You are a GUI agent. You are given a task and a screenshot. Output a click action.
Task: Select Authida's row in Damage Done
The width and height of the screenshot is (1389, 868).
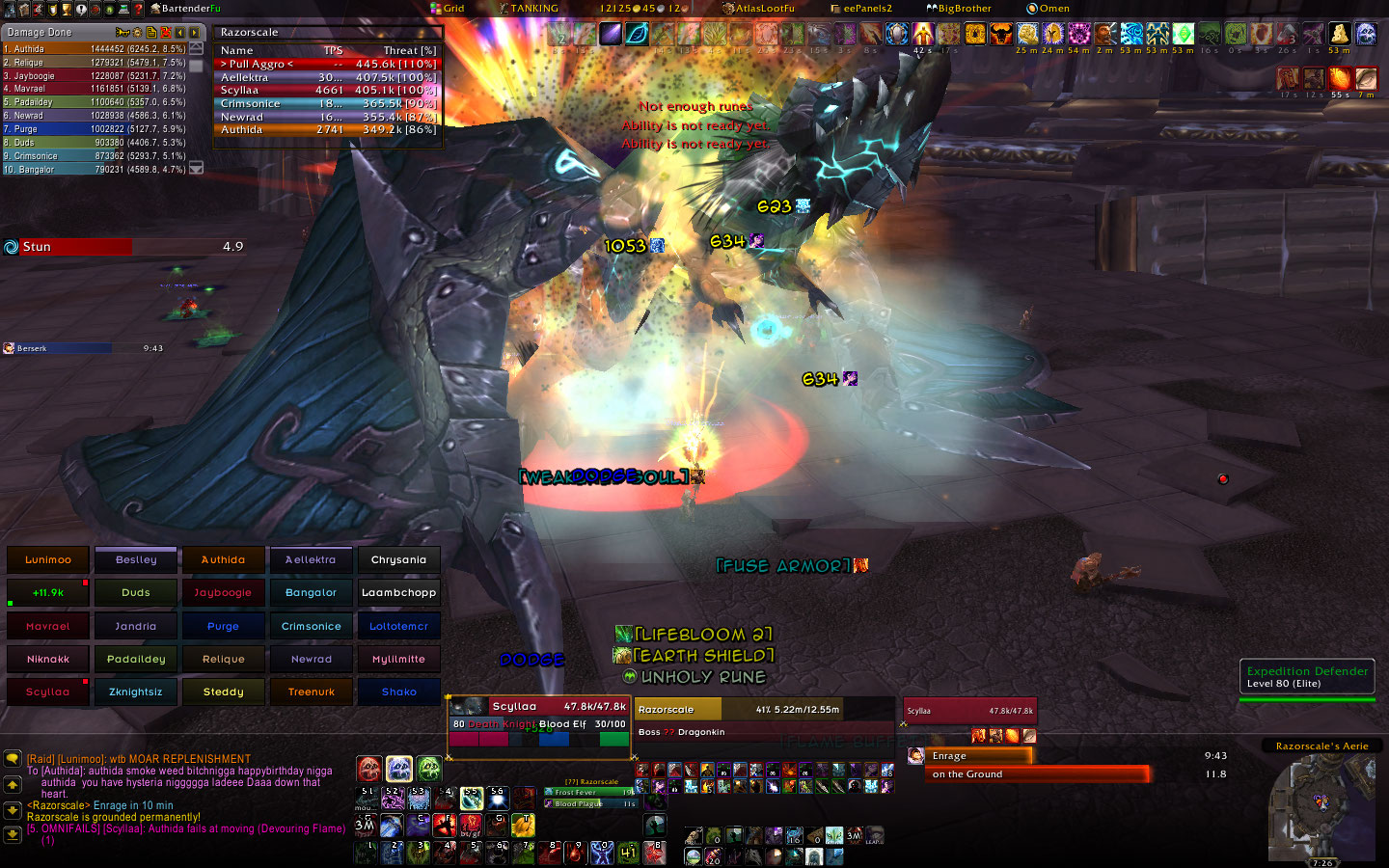click(x=96, y=48)
